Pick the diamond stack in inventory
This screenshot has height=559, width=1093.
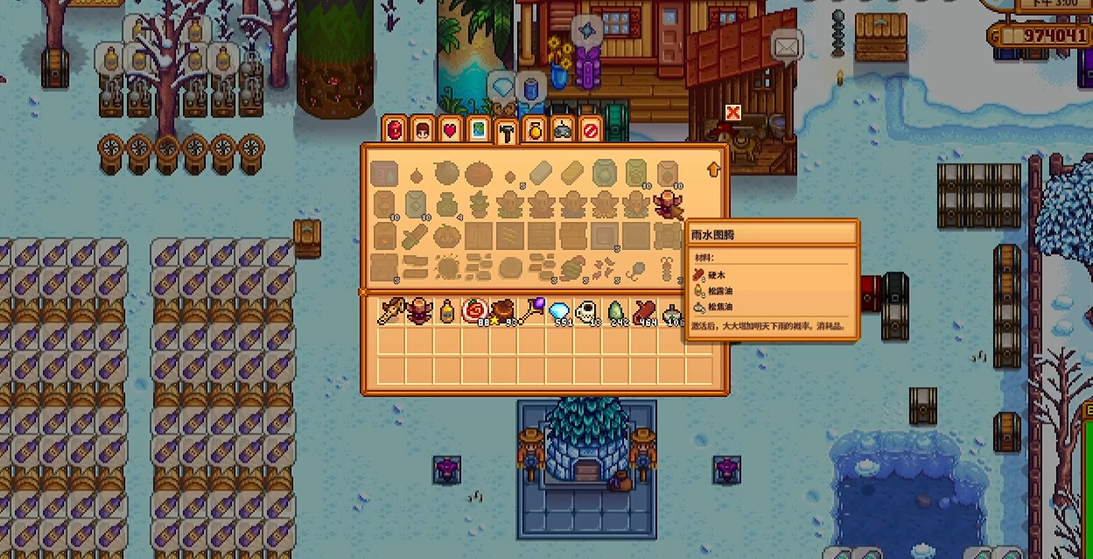click(x=559, y=311)
